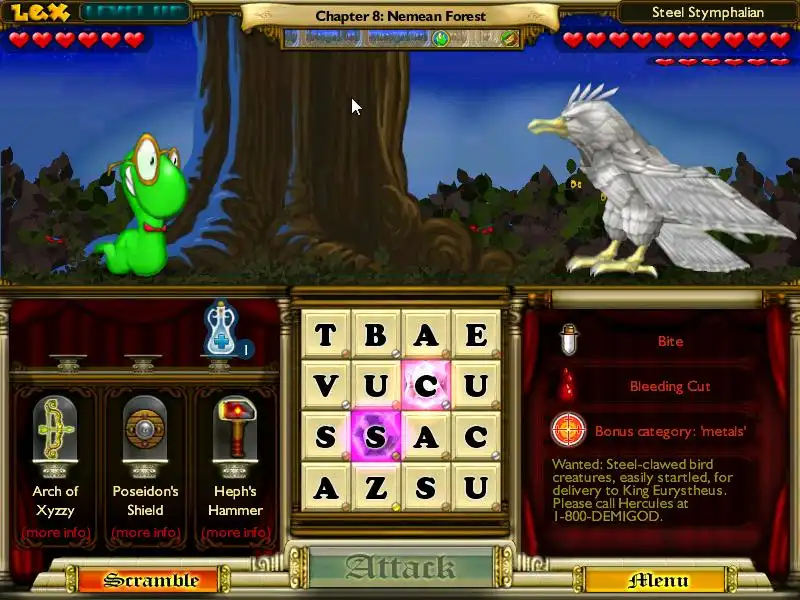Select the letter T tile
Image resolution: width=800 pixels, height=600 pixels.
point(326,335)
